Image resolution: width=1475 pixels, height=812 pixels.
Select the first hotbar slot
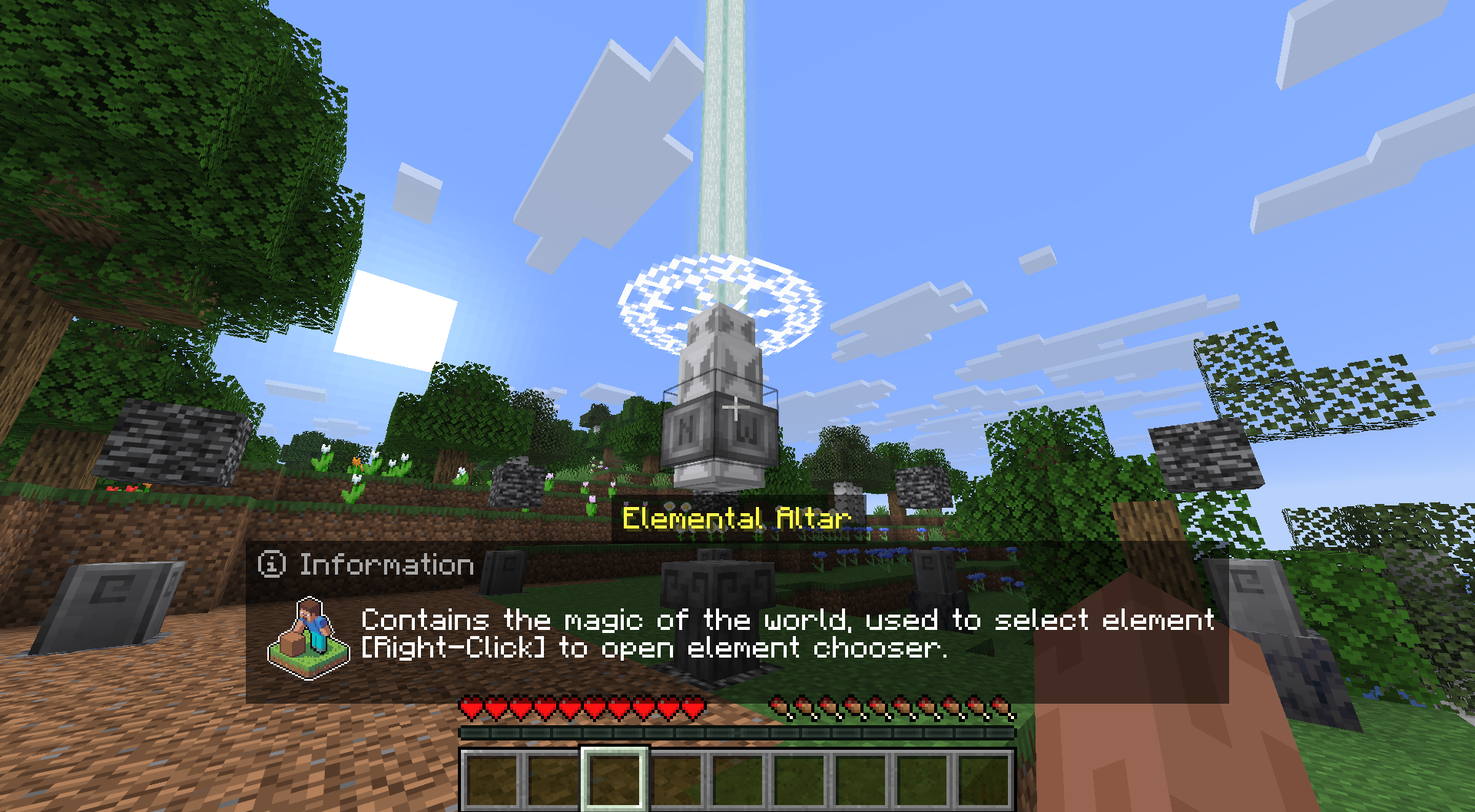pyautogui.click(x=492, y=780)
